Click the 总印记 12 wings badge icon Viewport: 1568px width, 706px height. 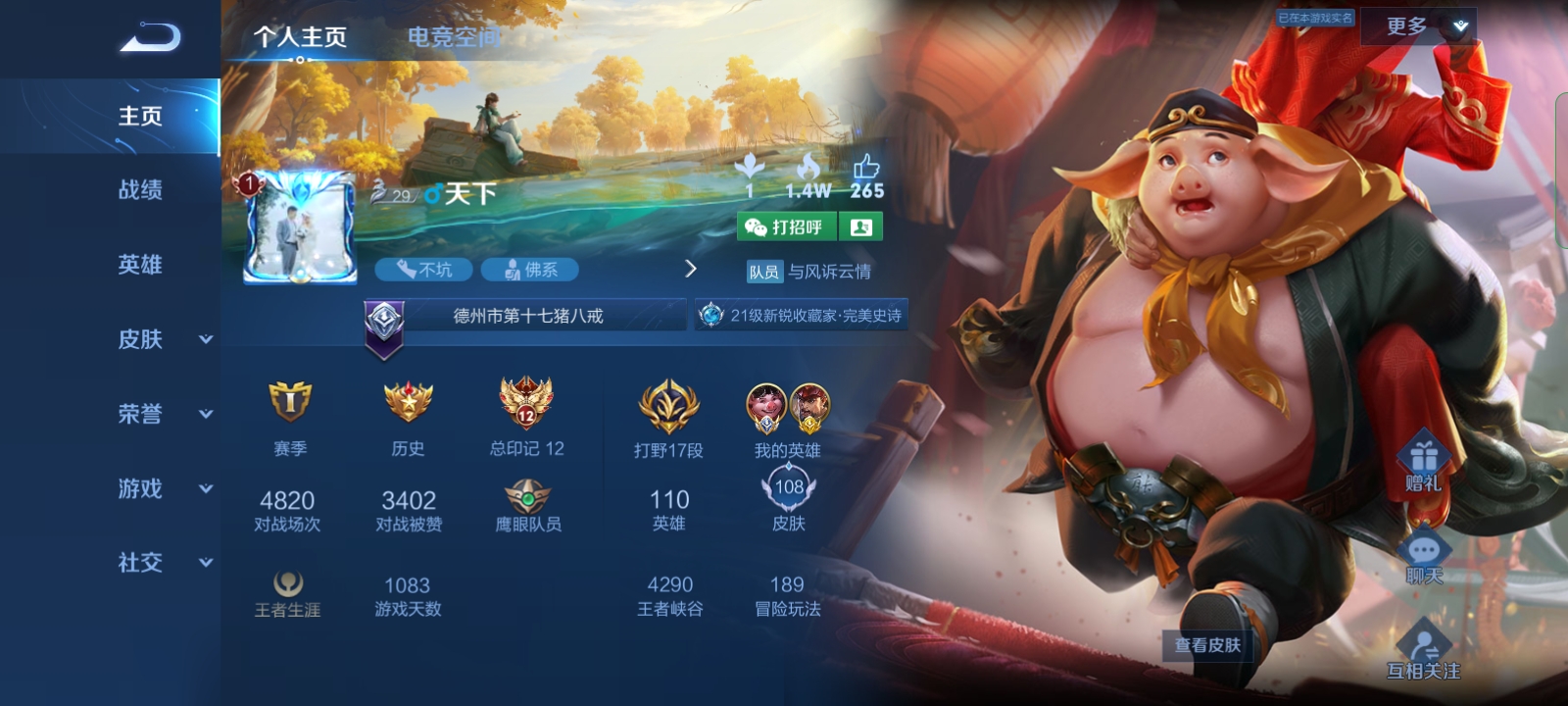click(526, 402)
